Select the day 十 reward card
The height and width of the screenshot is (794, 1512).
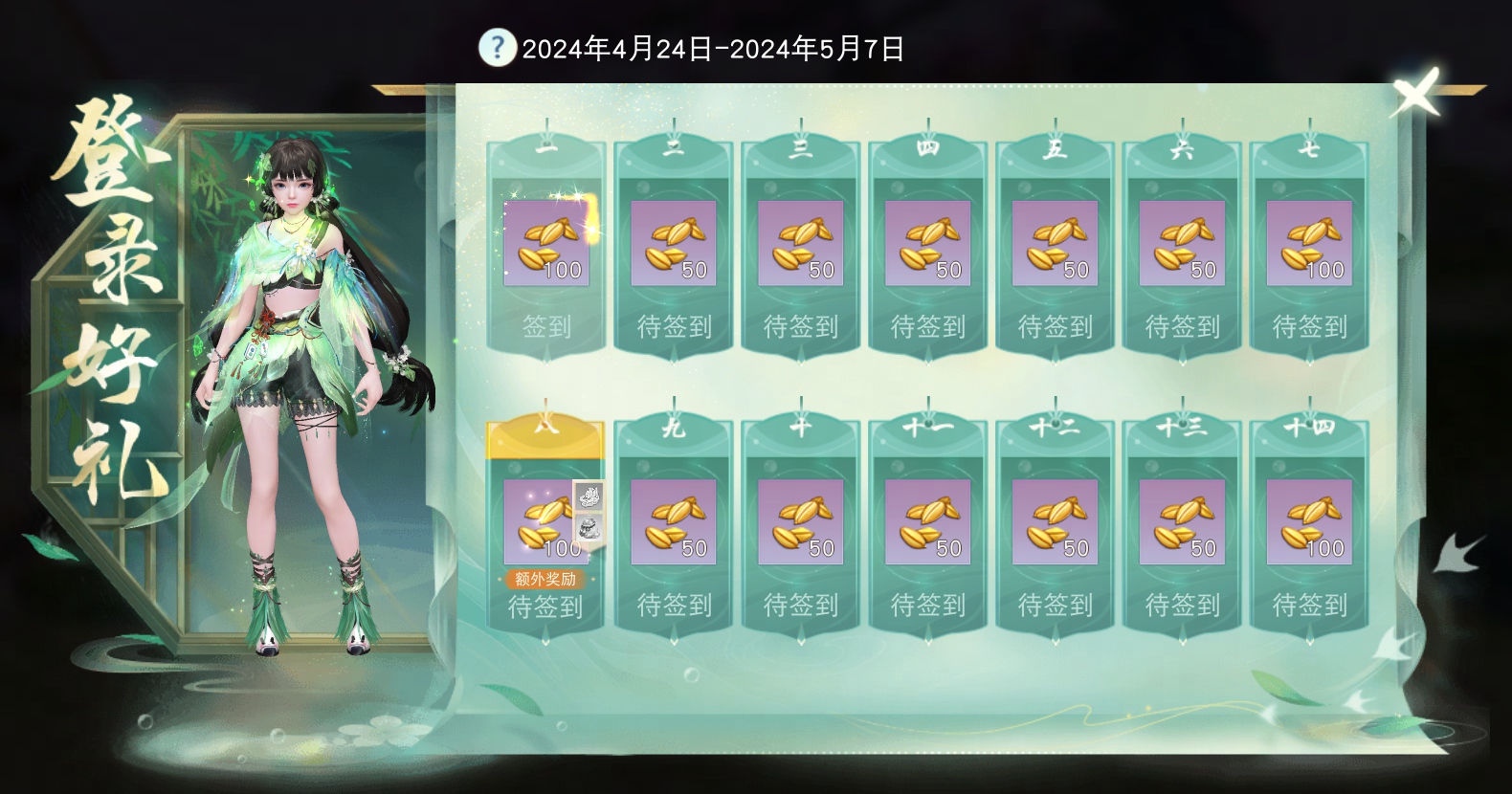click(800, 521)
